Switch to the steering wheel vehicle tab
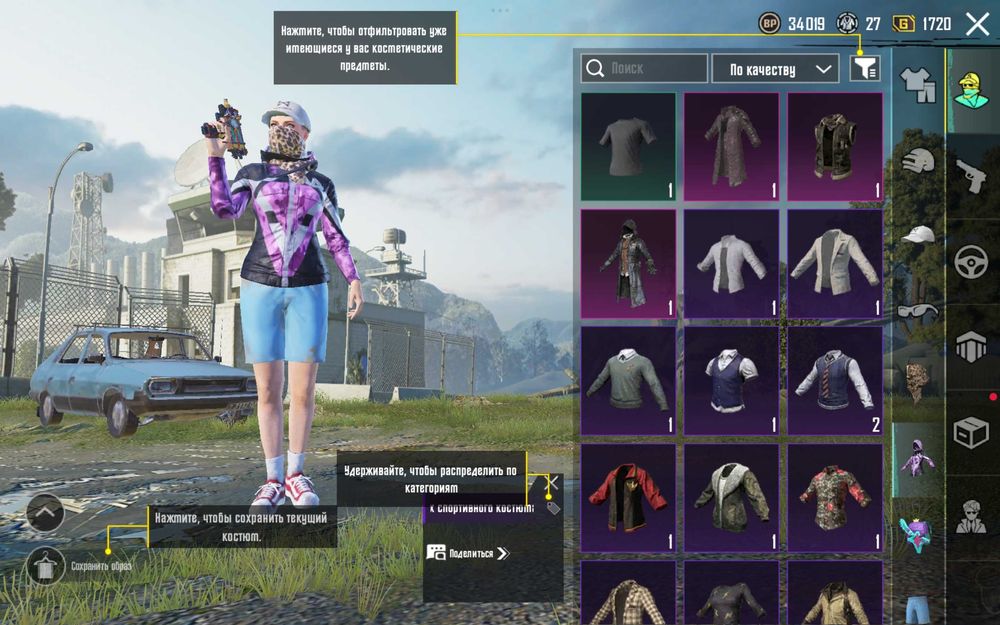 [971, 261]
